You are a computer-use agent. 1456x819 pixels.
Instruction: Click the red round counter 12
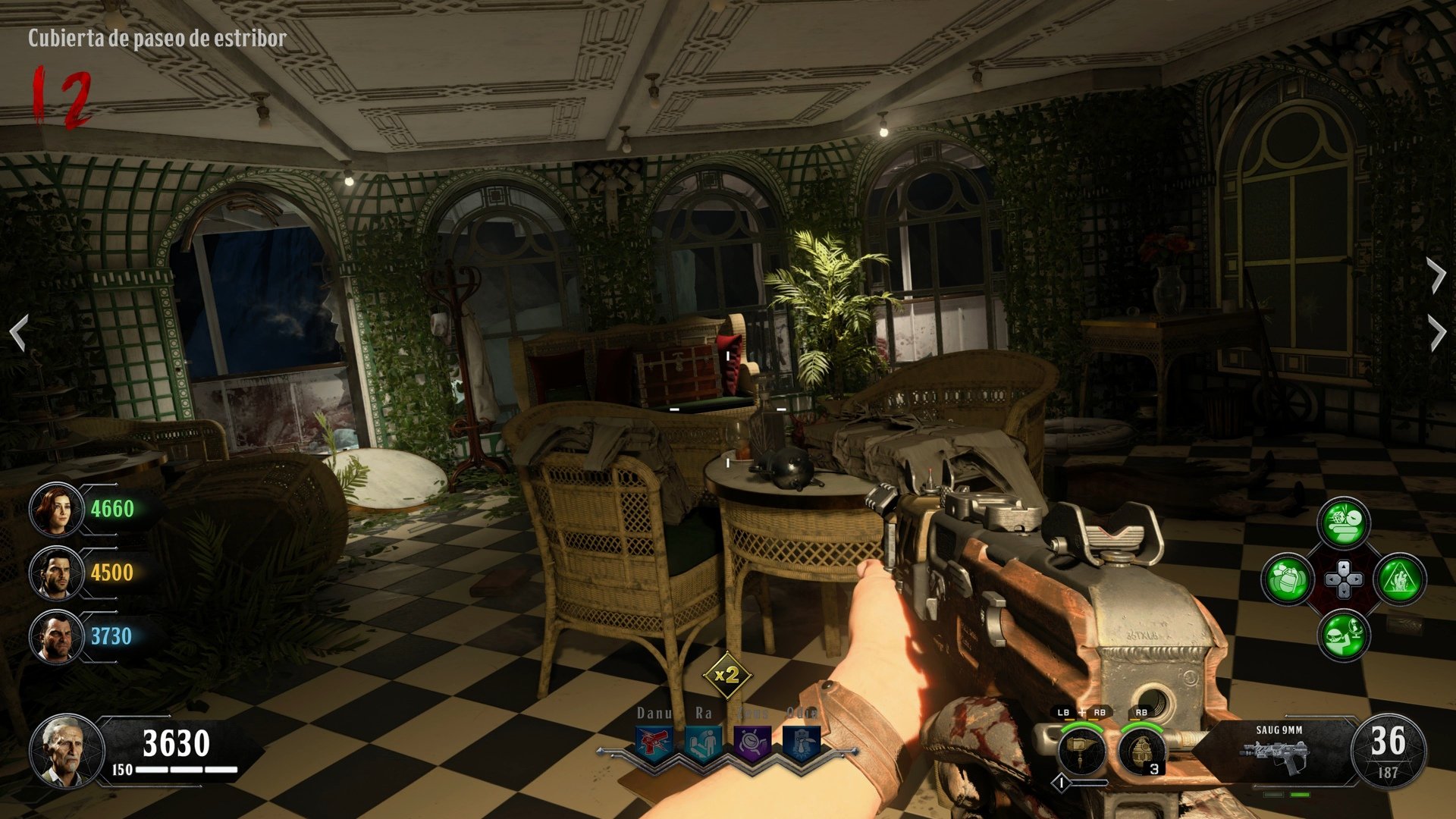pos(59,99)
